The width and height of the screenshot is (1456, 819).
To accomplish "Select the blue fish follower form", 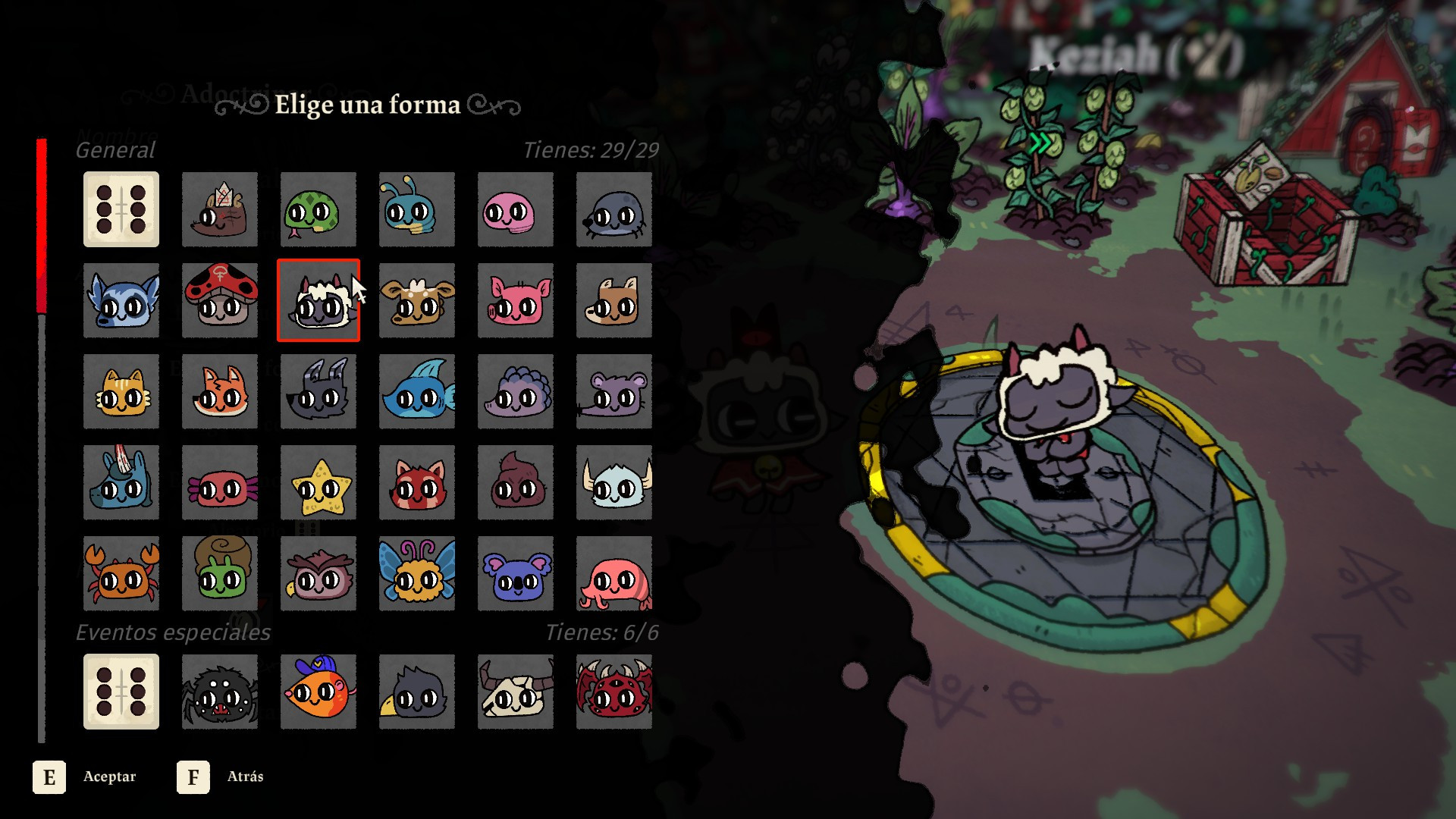I will (x=416, y=392).
